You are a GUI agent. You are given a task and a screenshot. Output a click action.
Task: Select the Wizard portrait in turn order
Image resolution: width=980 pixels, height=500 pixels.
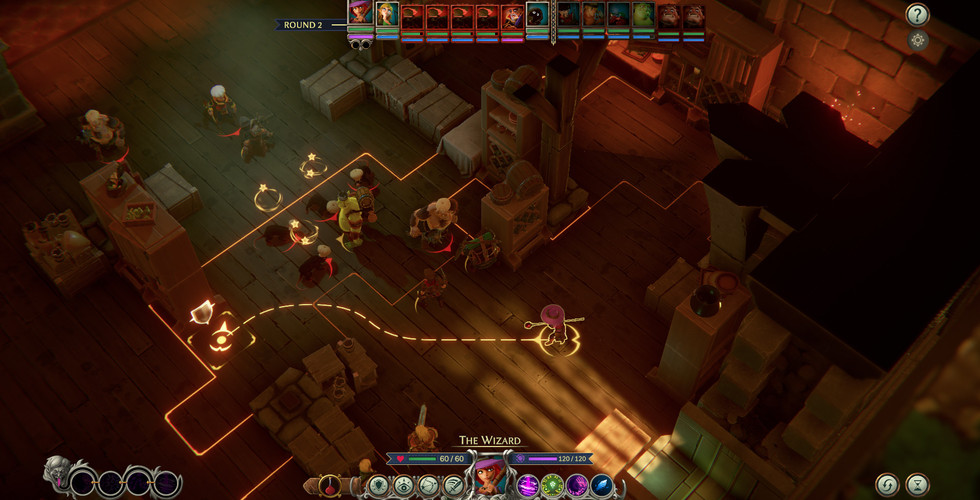(x=360, y=13)
